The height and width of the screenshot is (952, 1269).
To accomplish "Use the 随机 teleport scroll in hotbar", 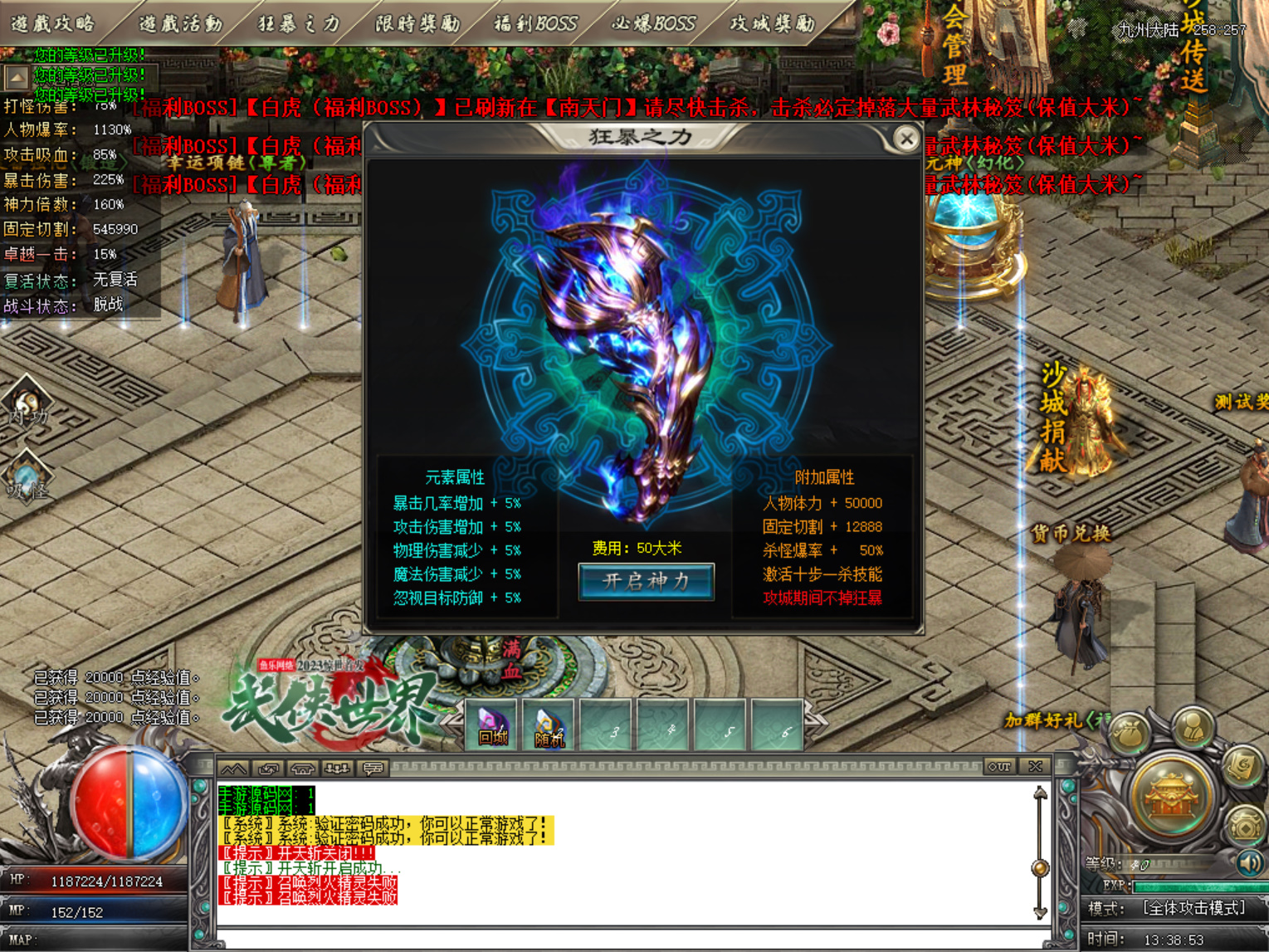I will 549,725.
